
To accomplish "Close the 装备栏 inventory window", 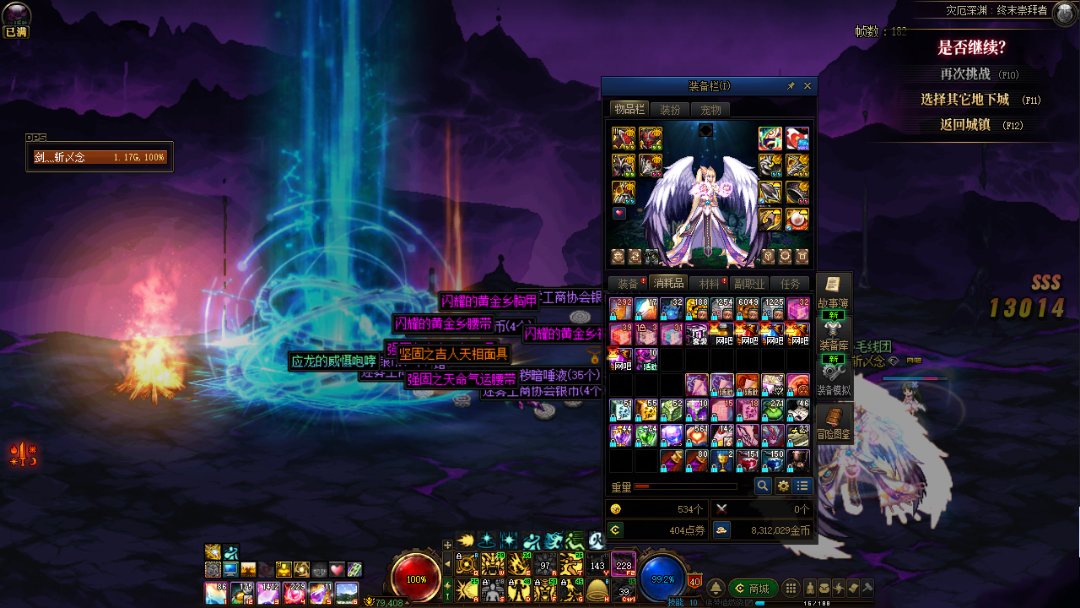I will 808,86.
